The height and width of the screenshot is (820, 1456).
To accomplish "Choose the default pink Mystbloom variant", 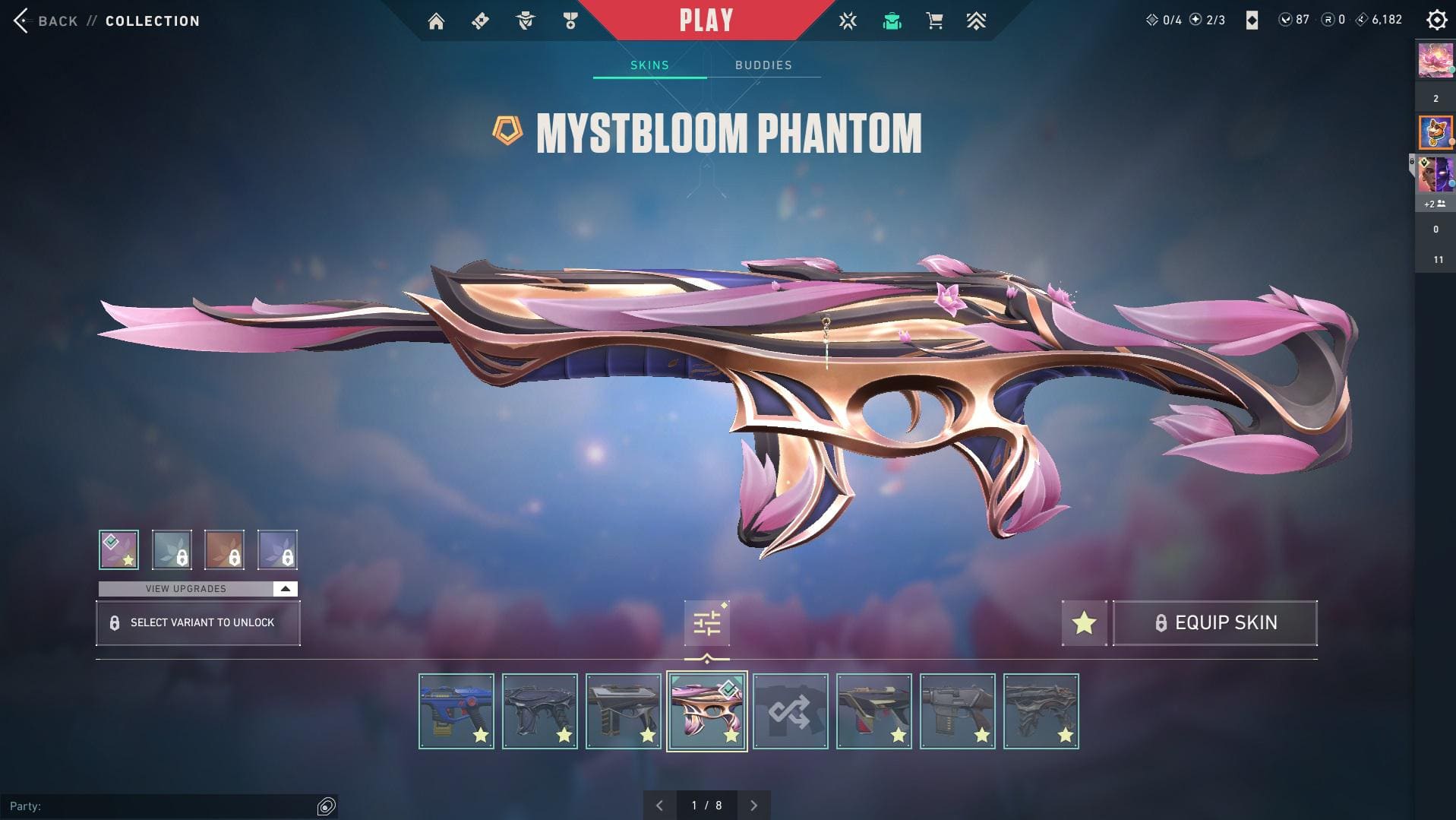I will point(118,549).
